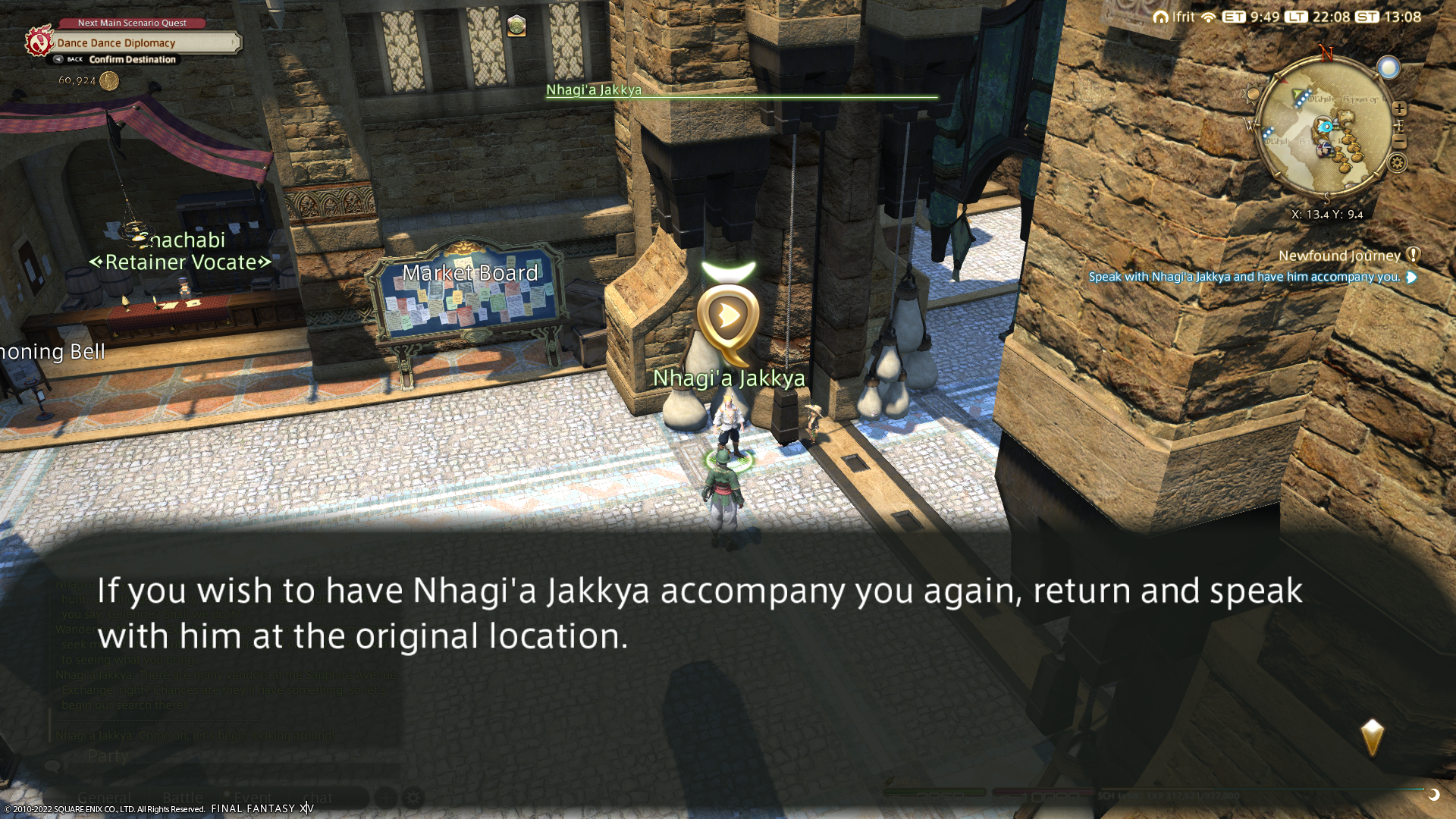Screen dimensions: 1456x819
Task: Switch to the General chat tab
Action: pyautogui.click(x=104, y=798)
